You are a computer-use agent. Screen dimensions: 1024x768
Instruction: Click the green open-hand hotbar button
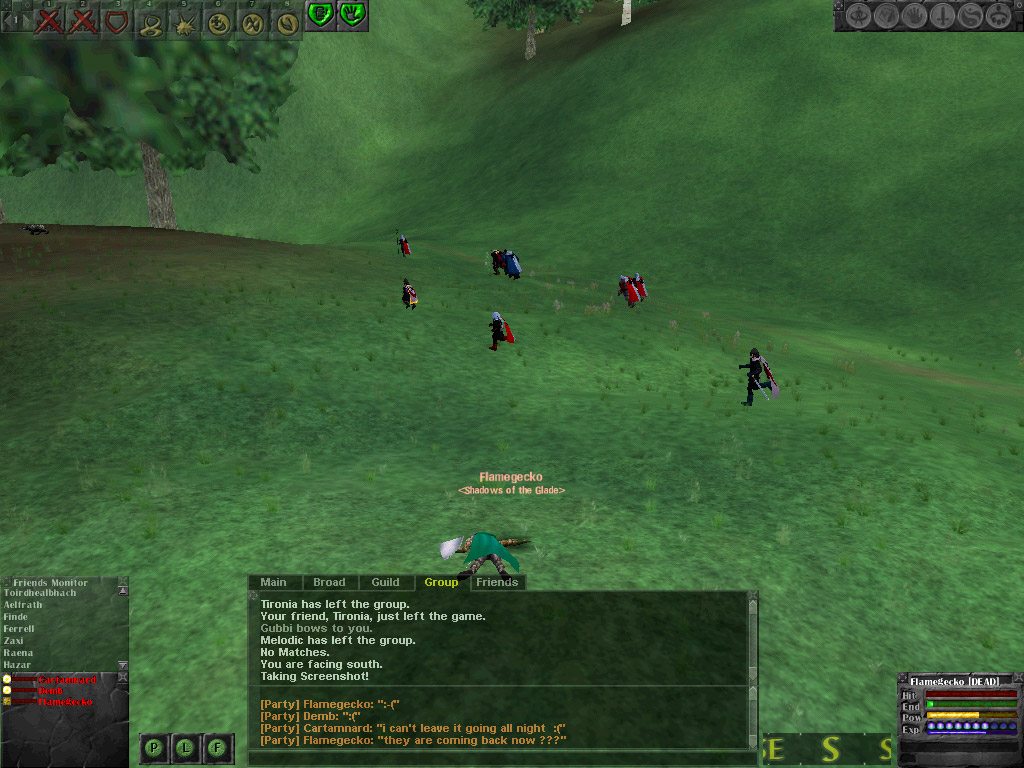coord(351,14)
